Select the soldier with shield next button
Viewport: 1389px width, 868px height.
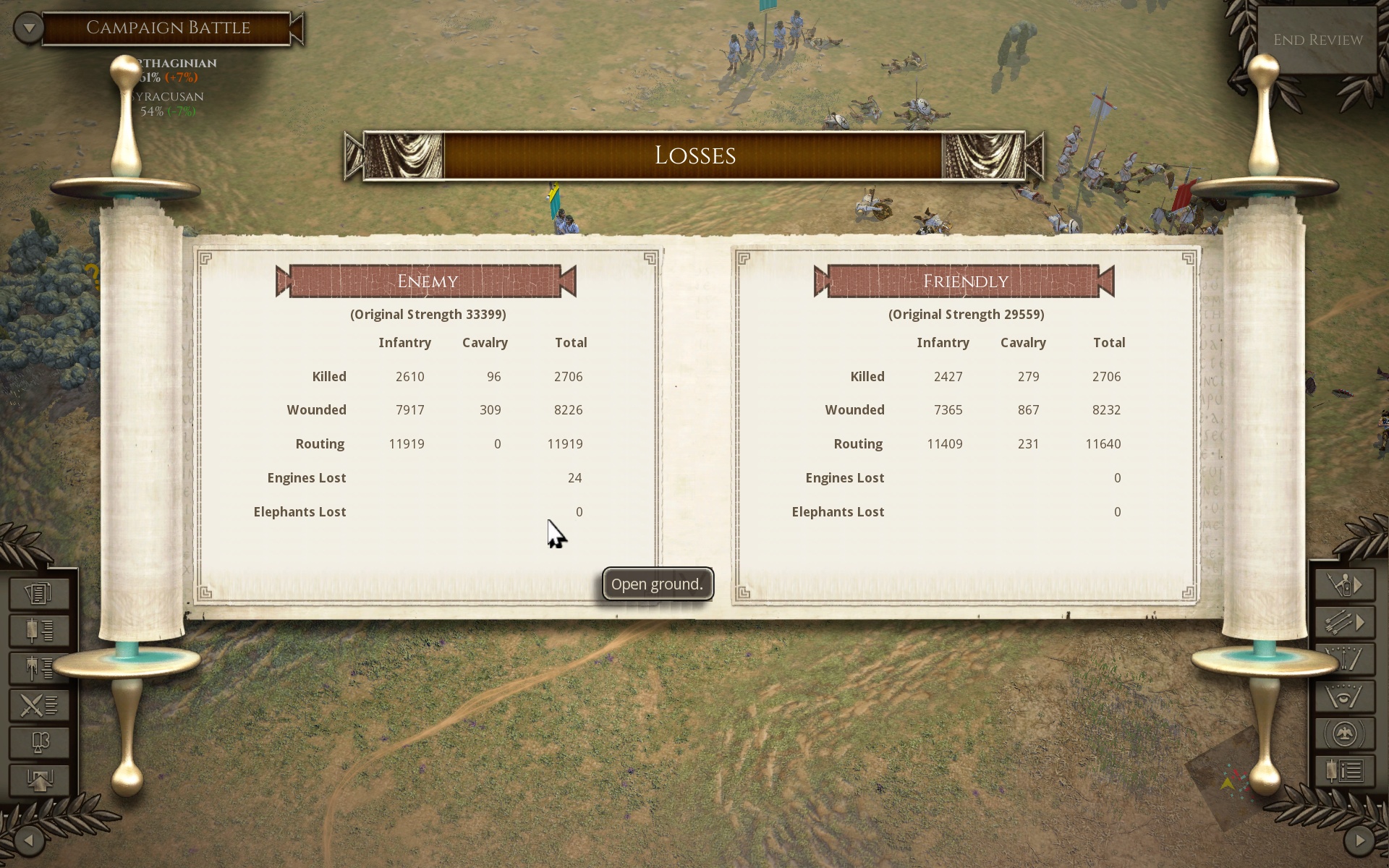click(1345, 584)
